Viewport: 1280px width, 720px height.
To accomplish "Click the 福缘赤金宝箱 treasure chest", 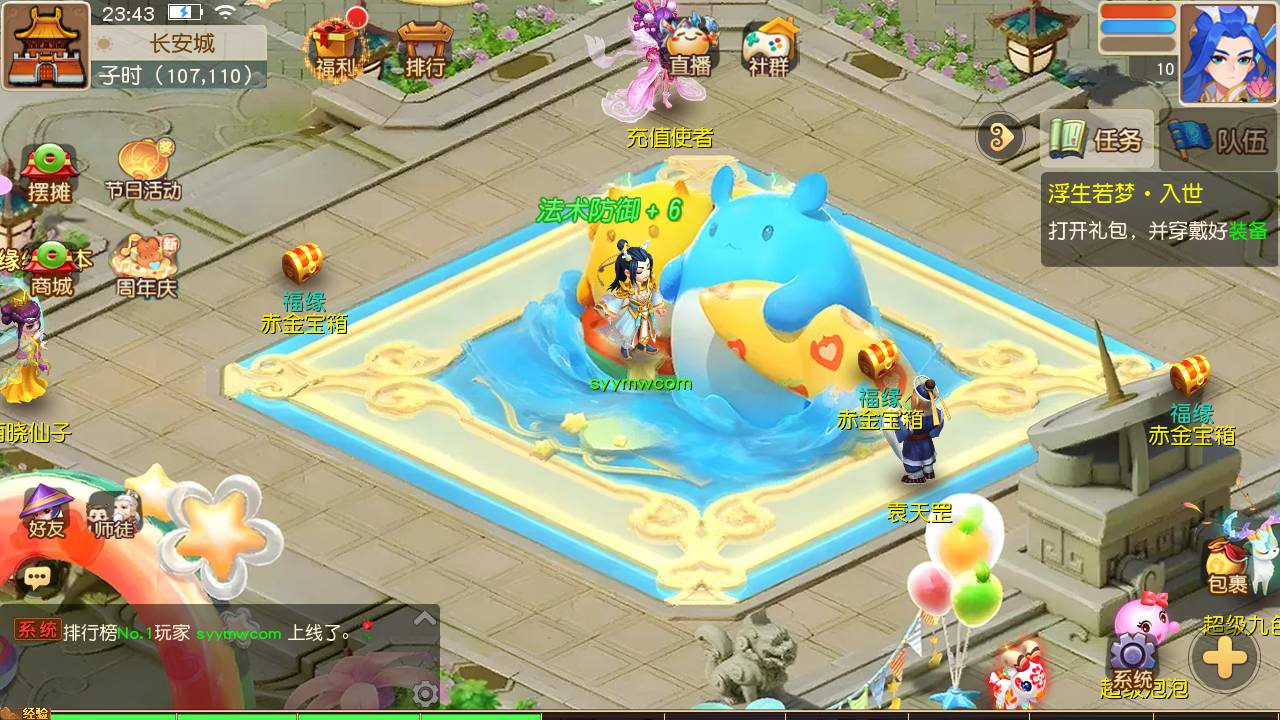I will tap(302, 265).
